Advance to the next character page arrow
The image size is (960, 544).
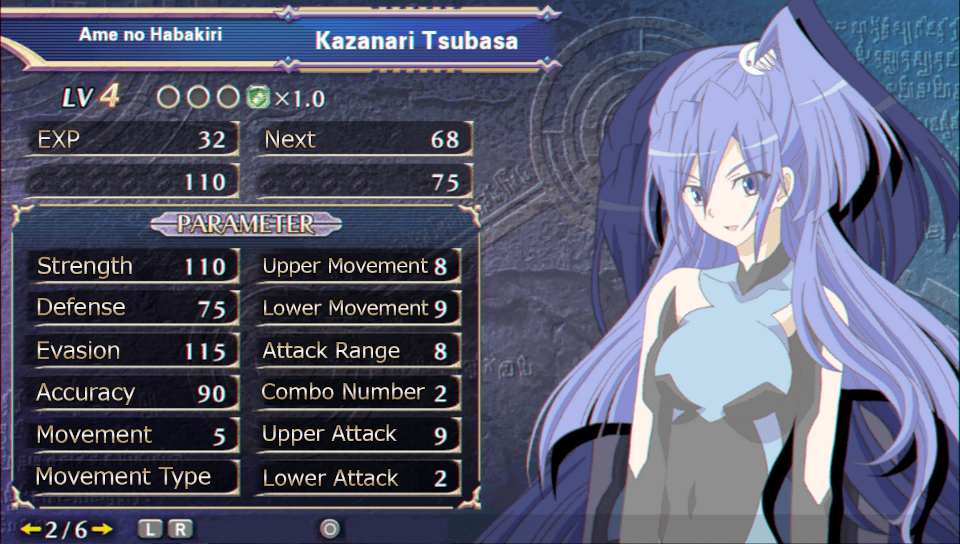tap(103, 528)
